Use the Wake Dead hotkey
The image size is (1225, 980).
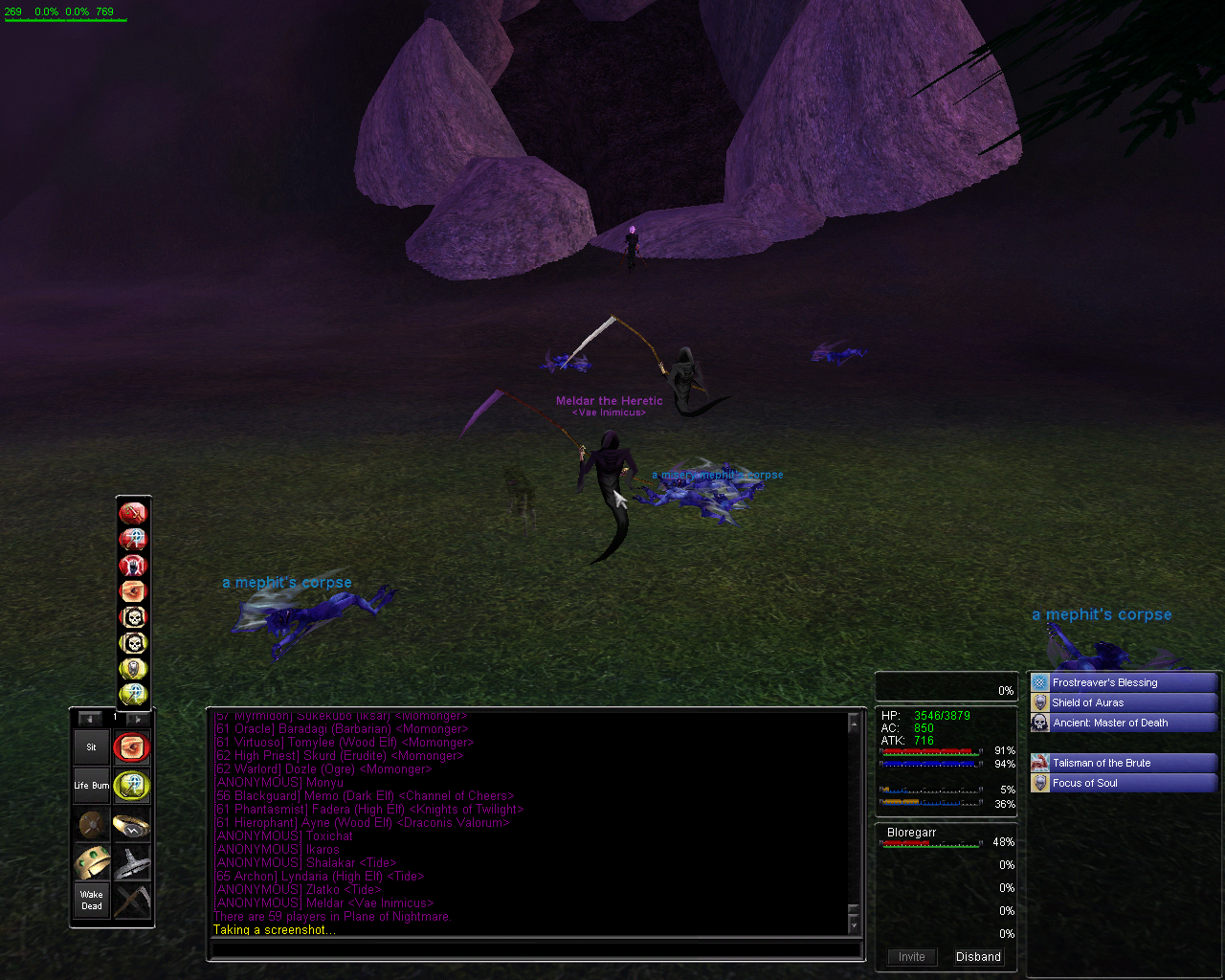(92, 901)
